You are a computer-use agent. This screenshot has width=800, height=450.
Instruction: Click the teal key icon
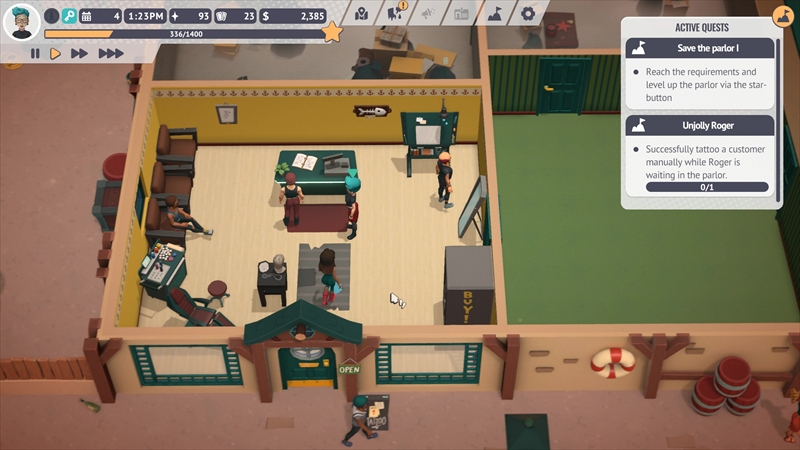click(69, 16)
